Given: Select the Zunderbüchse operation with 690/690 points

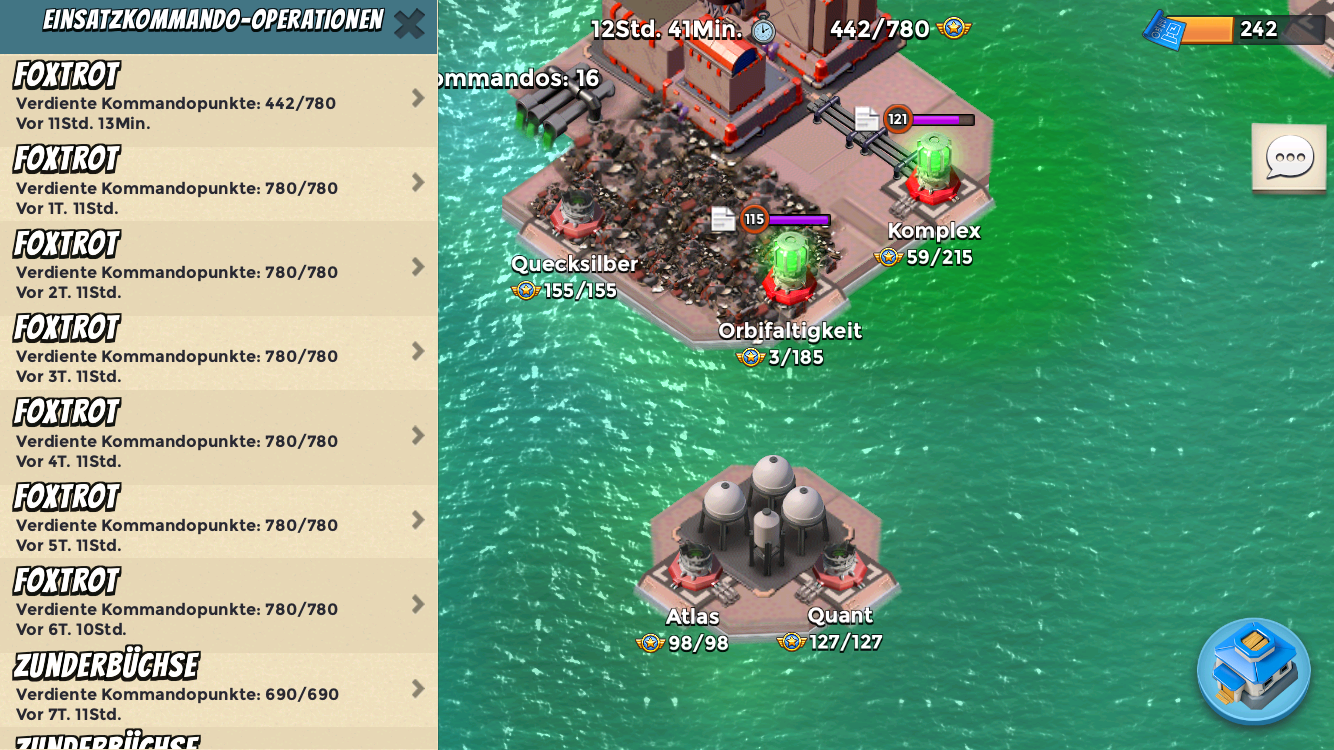Looking at the screenshot, I should (218, 689).
